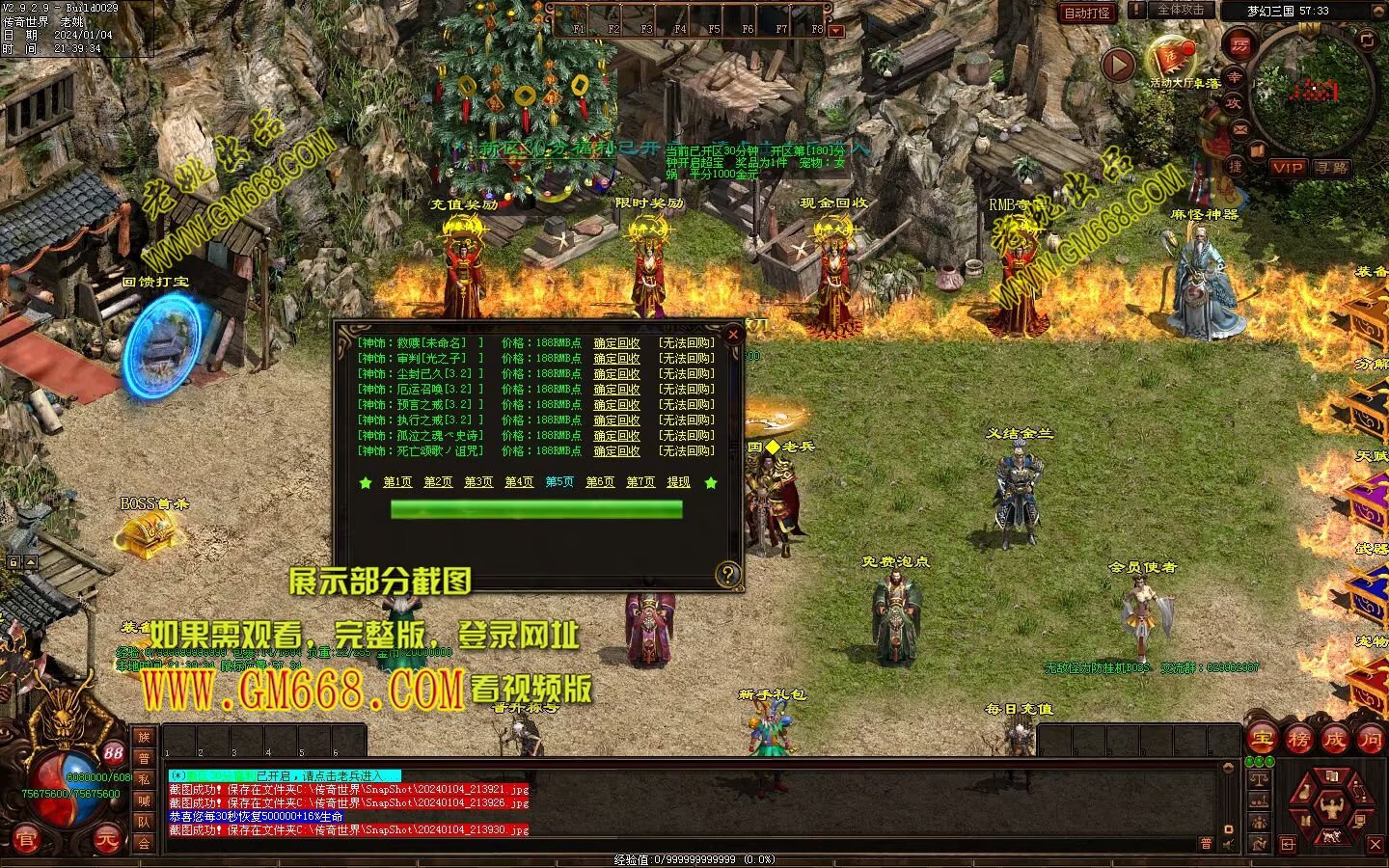
Task: Activate the 寻路 pathfinding button
Action: [x=1331, y=167]
